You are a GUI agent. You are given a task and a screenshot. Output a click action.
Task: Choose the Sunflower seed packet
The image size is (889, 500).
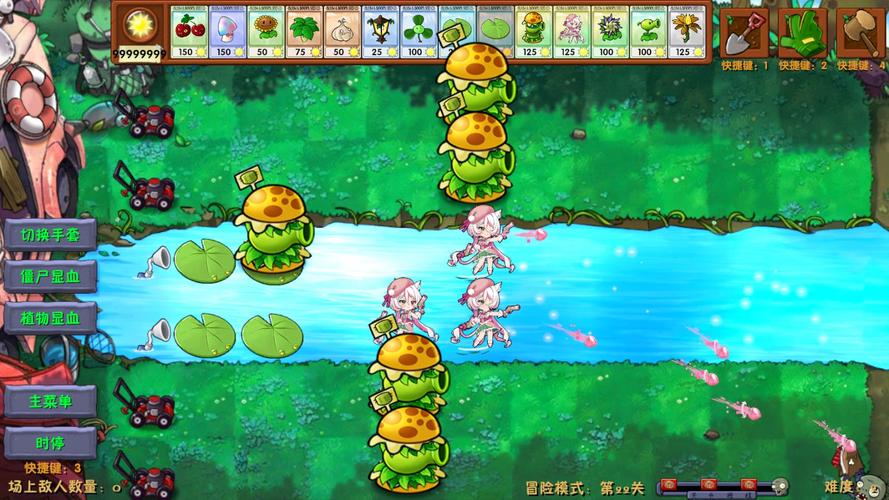tap(265, 33)
